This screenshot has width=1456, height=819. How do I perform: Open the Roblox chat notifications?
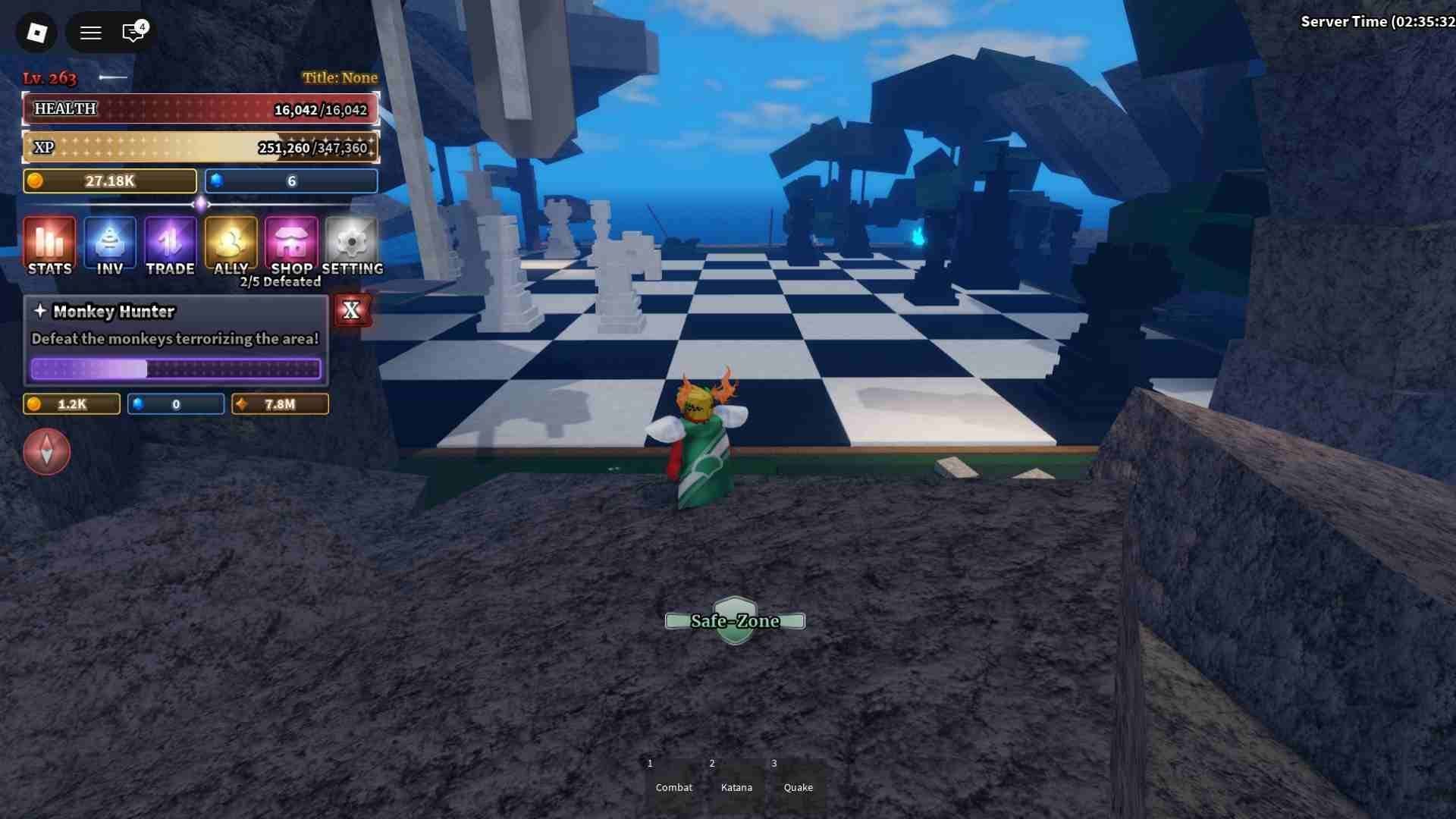(133, 33)
